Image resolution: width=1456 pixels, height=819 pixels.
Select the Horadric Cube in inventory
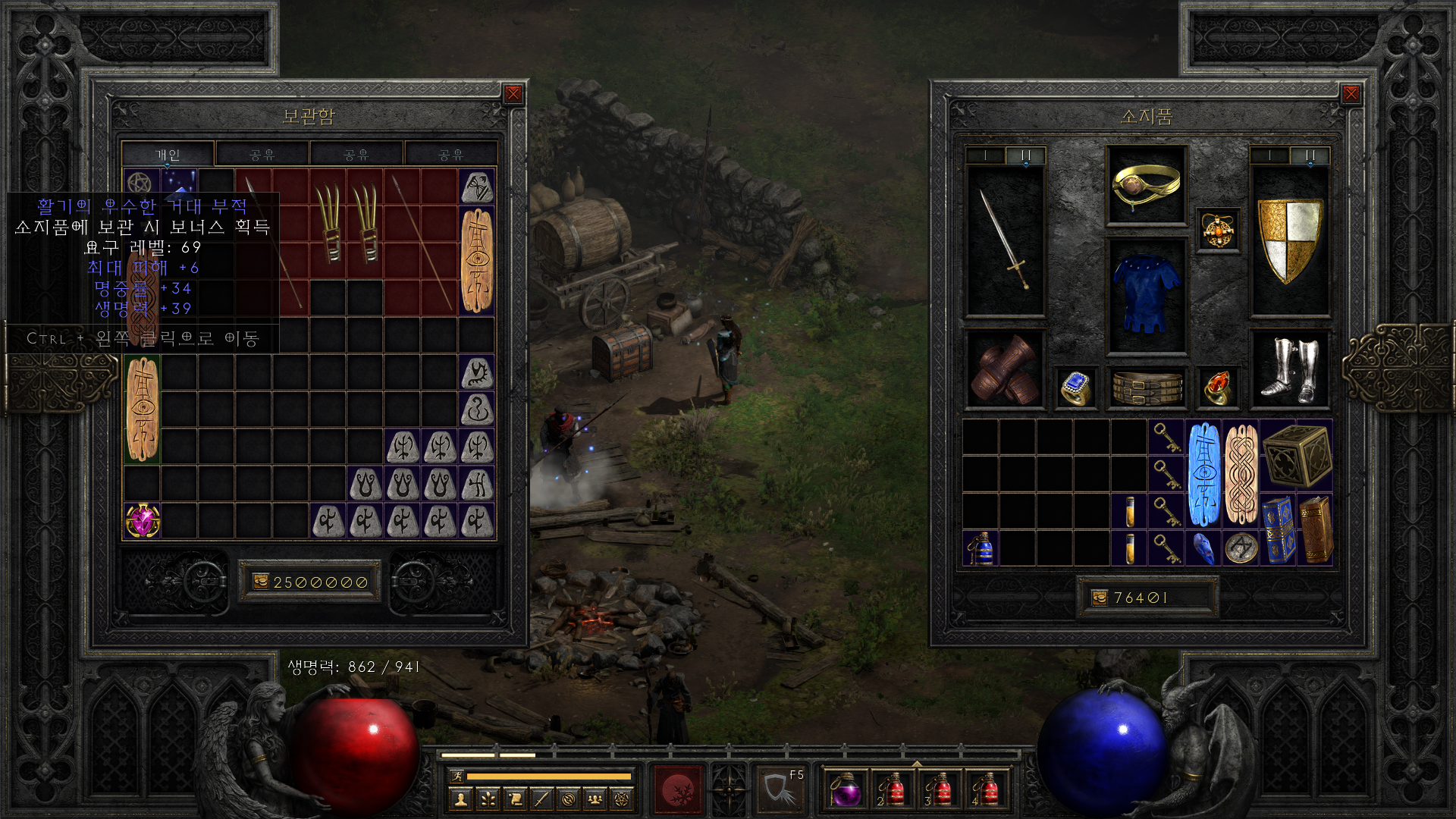pyautogui.click(x=1297, y=456)
